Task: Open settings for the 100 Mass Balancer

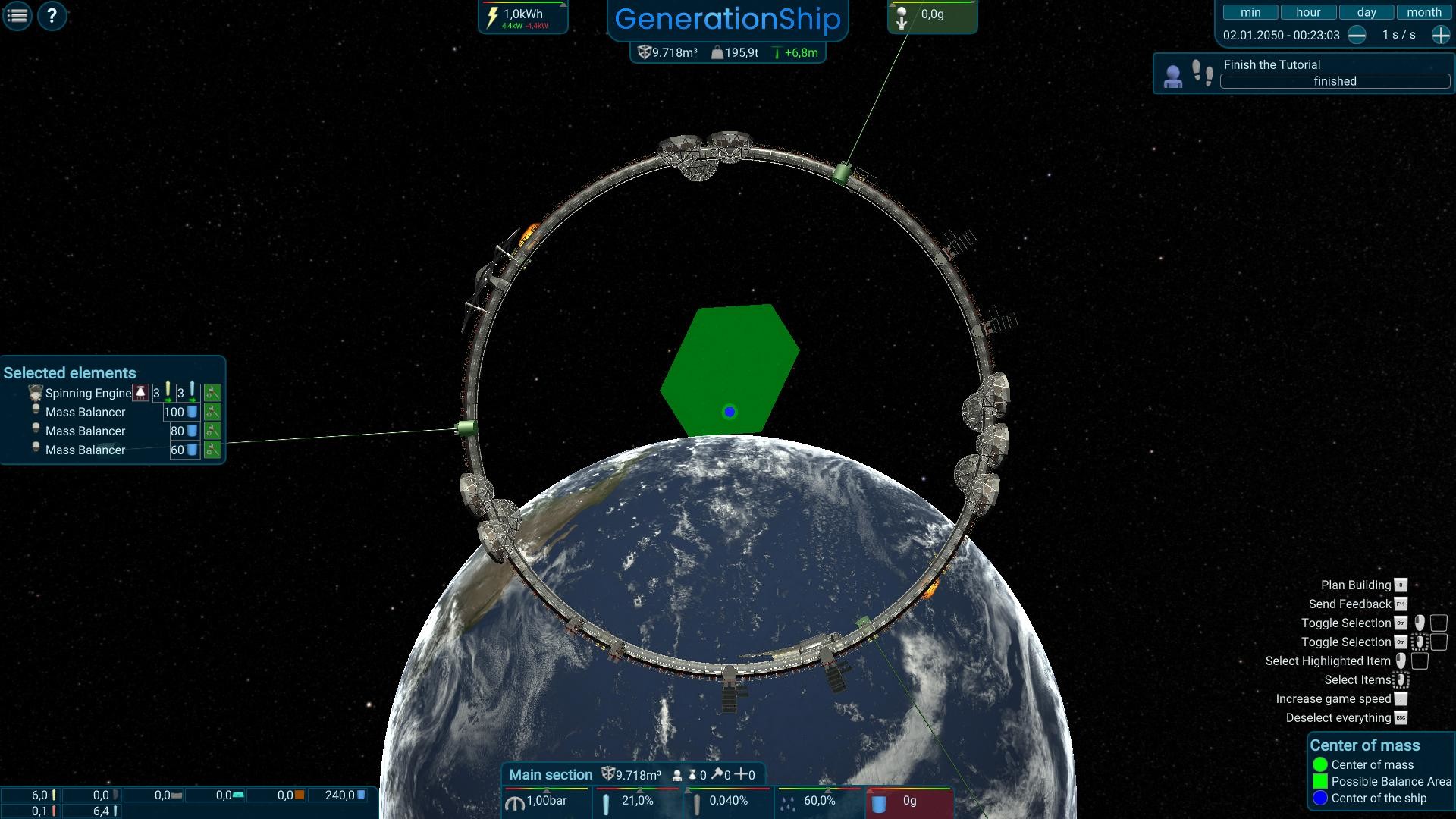Action: pos(213,413)
